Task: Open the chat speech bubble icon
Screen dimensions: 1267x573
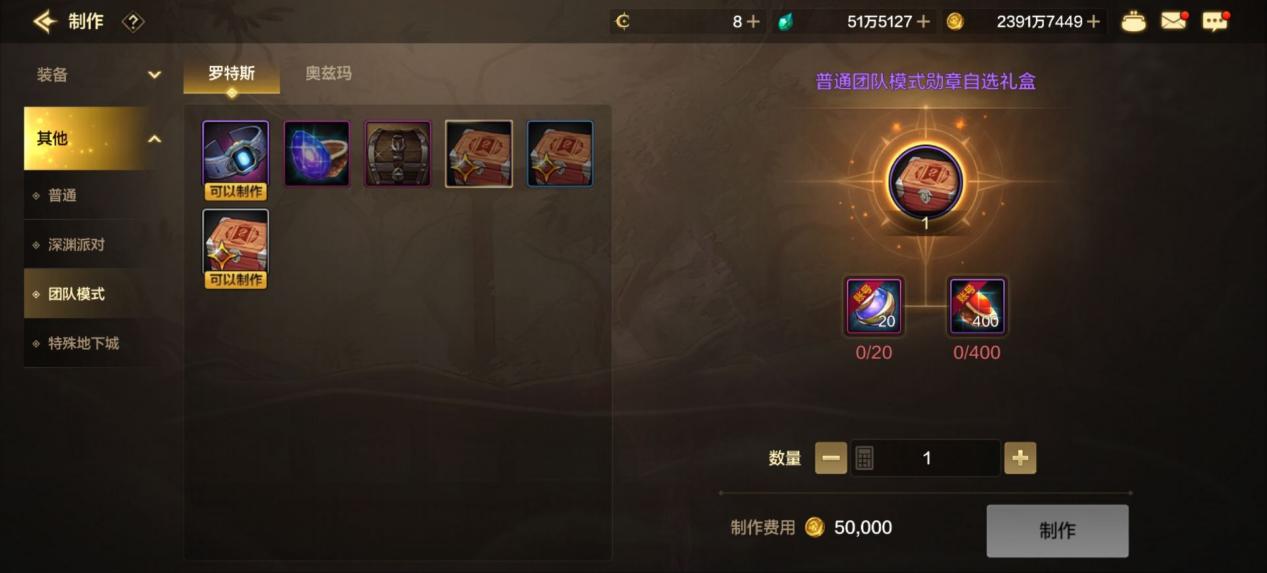Action: point(1214,21)
